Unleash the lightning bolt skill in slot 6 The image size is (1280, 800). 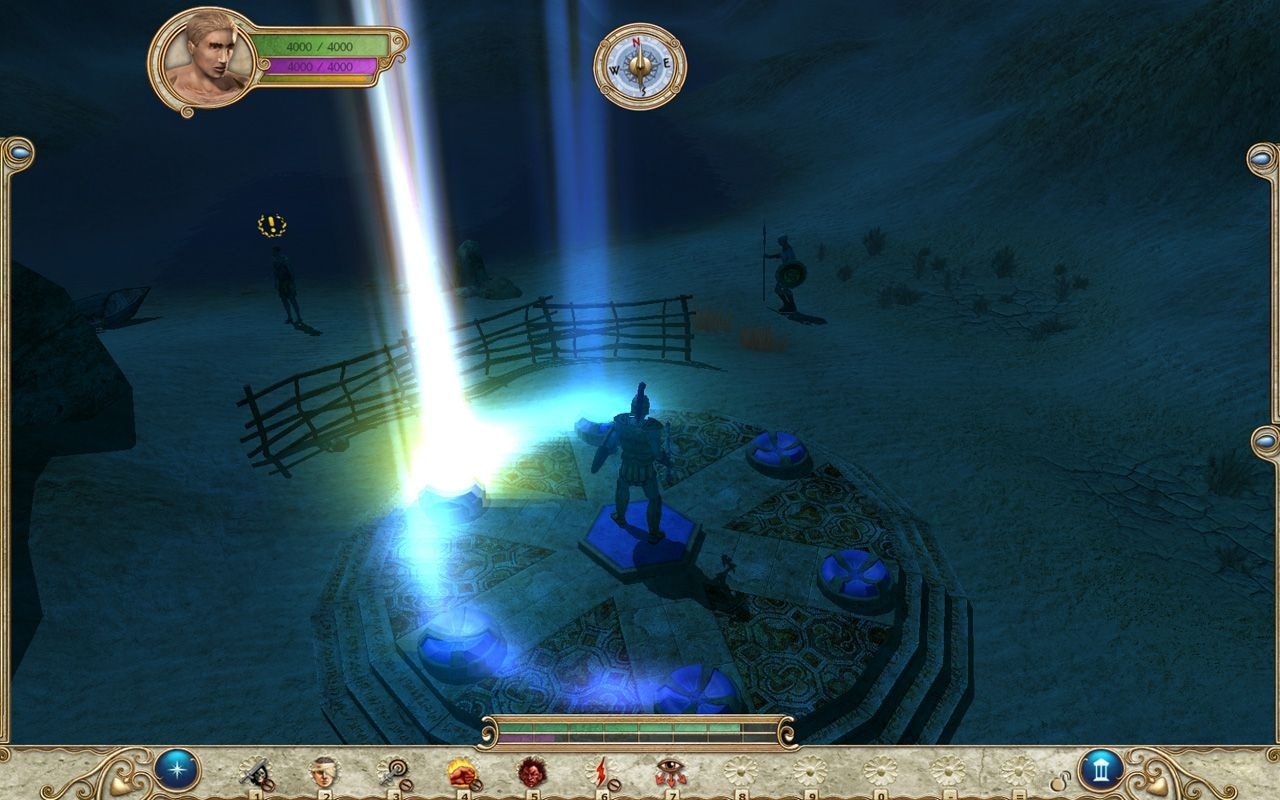(x=600, y=770)
